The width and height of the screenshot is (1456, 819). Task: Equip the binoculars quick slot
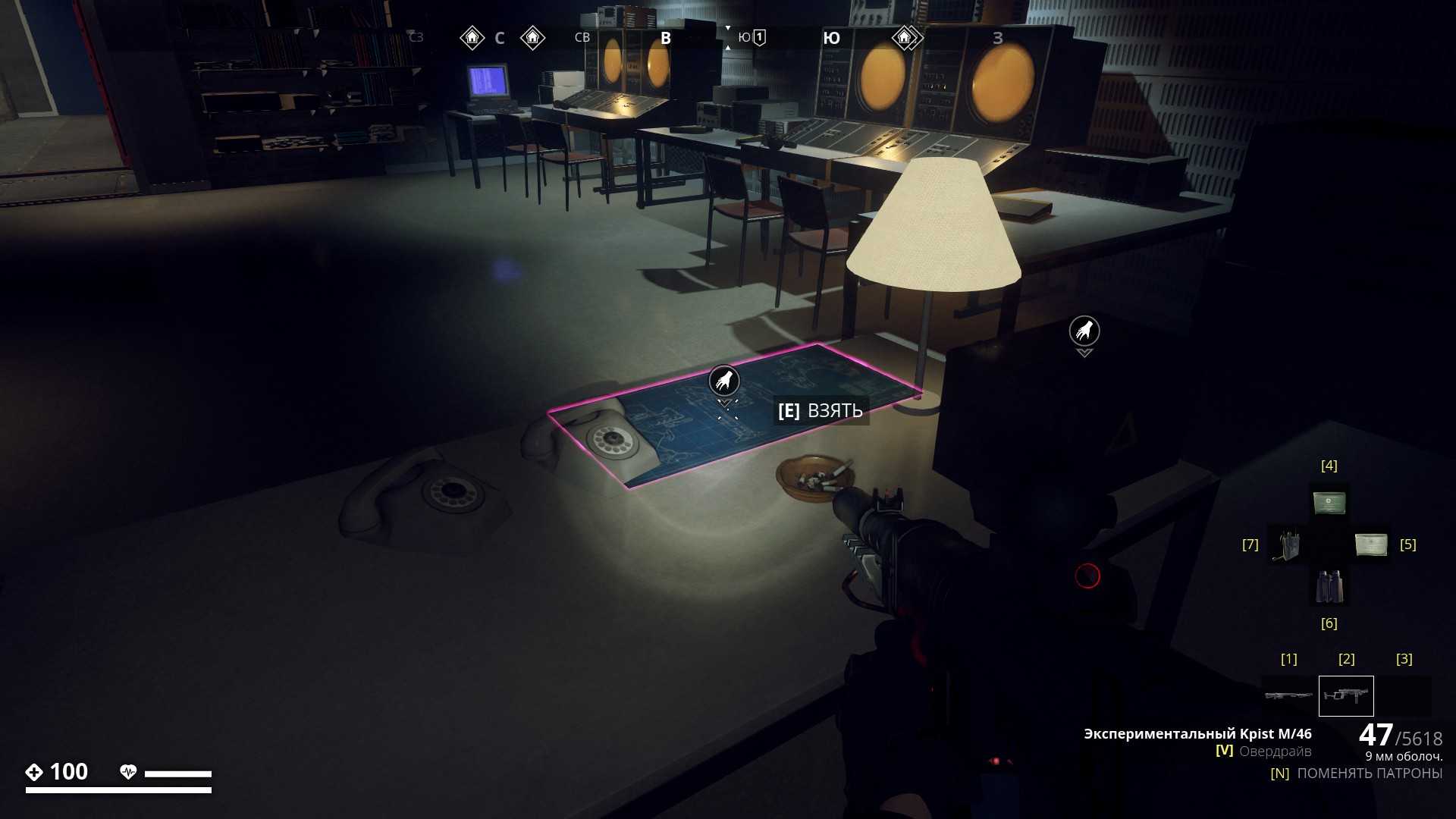coord(1329,586)
